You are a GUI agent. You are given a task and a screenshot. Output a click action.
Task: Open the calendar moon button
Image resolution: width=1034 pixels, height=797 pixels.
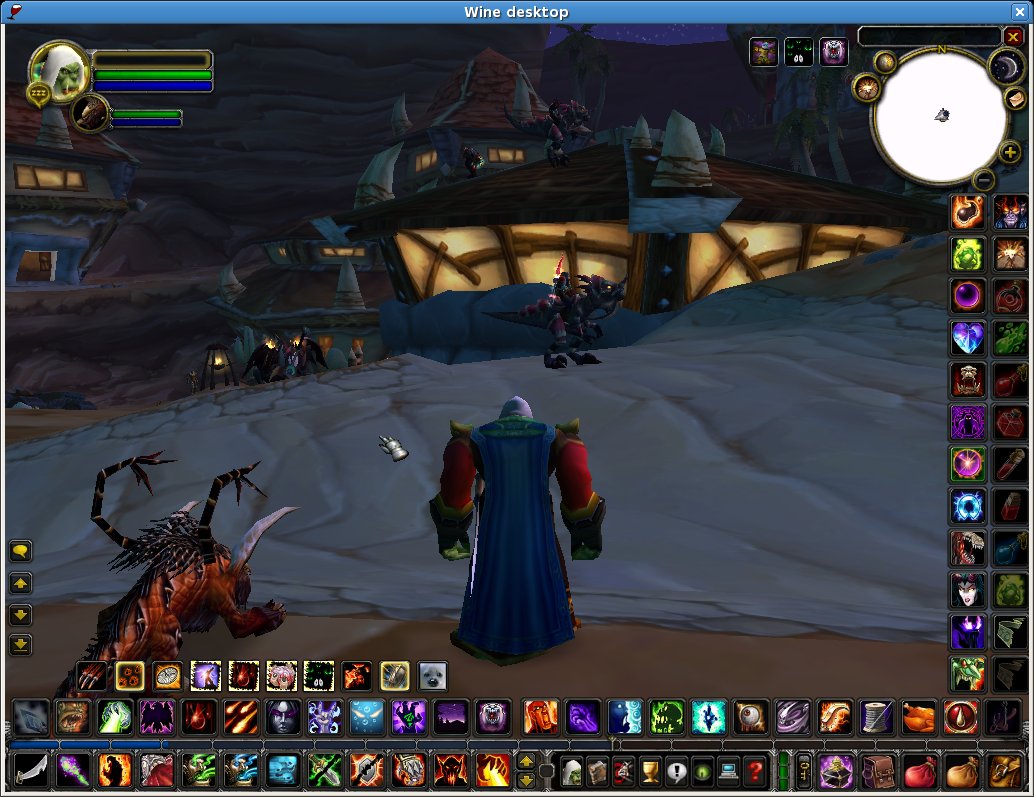(x=1003, y=66)
